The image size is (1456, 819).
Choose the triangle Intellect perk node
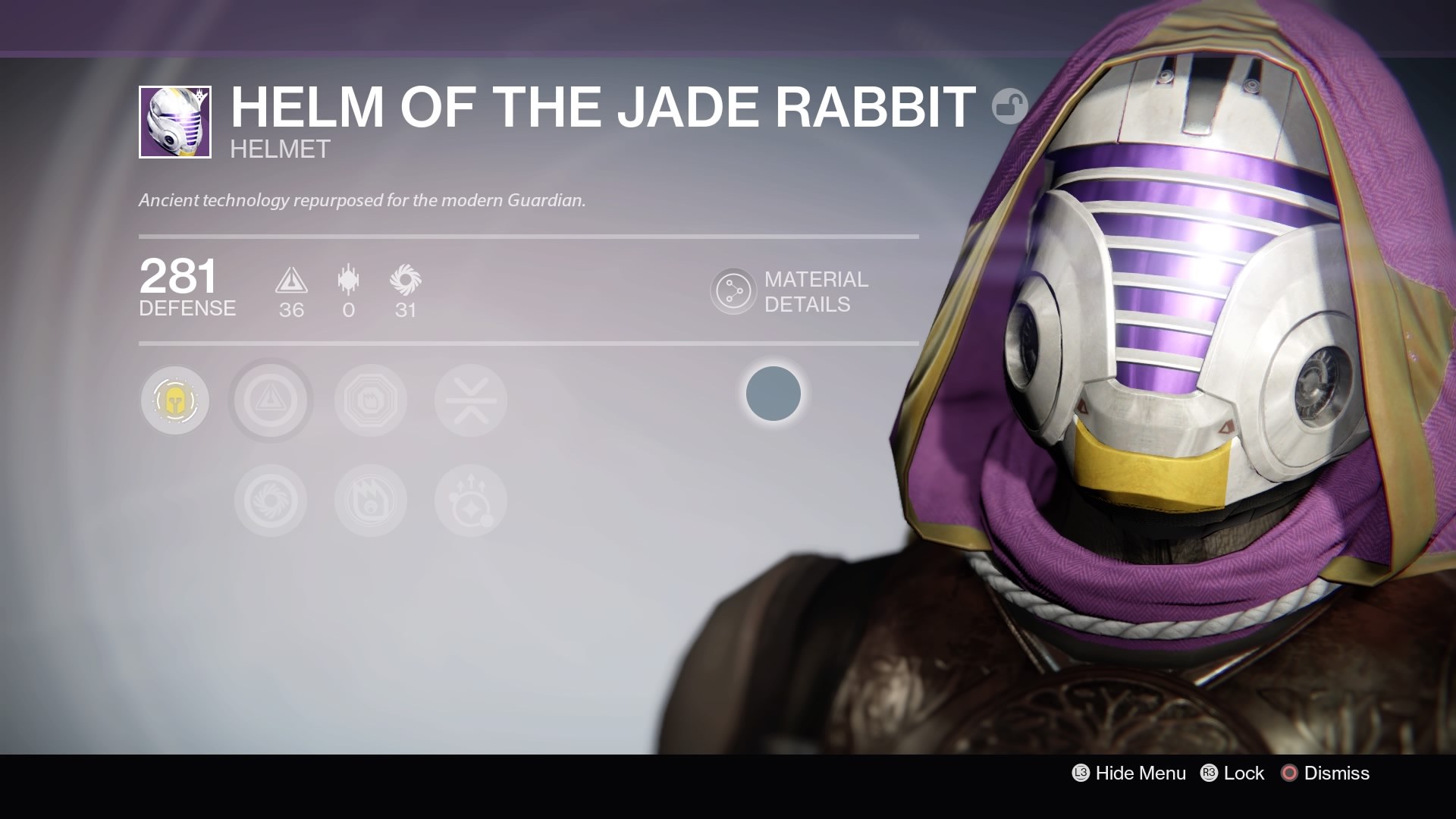coord(271,400)
